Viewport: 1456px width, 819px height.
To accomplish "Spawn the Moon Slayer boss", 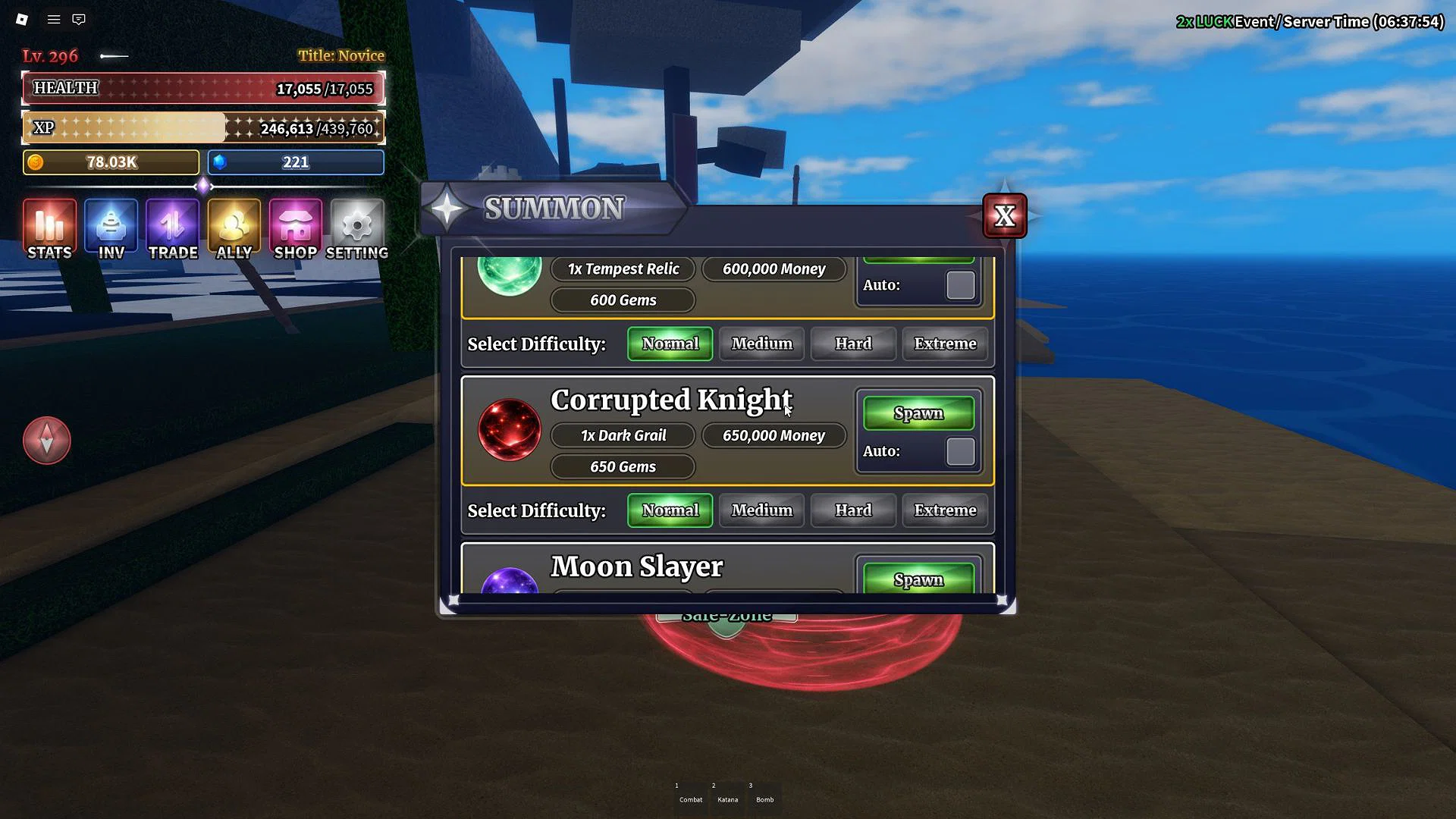I will click(x=918, y=579).
